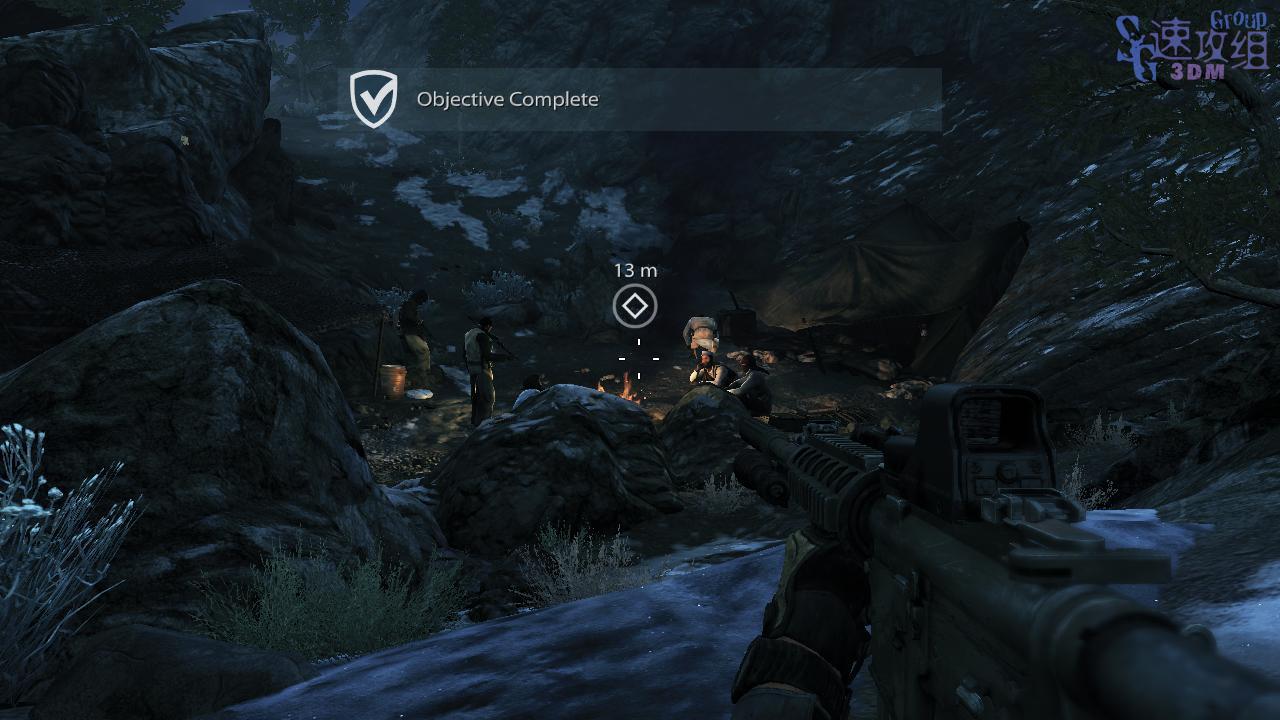Select the Objective Complete notification banner
The width and height of the screenshot is (1280, 720).
click(644, 99)
